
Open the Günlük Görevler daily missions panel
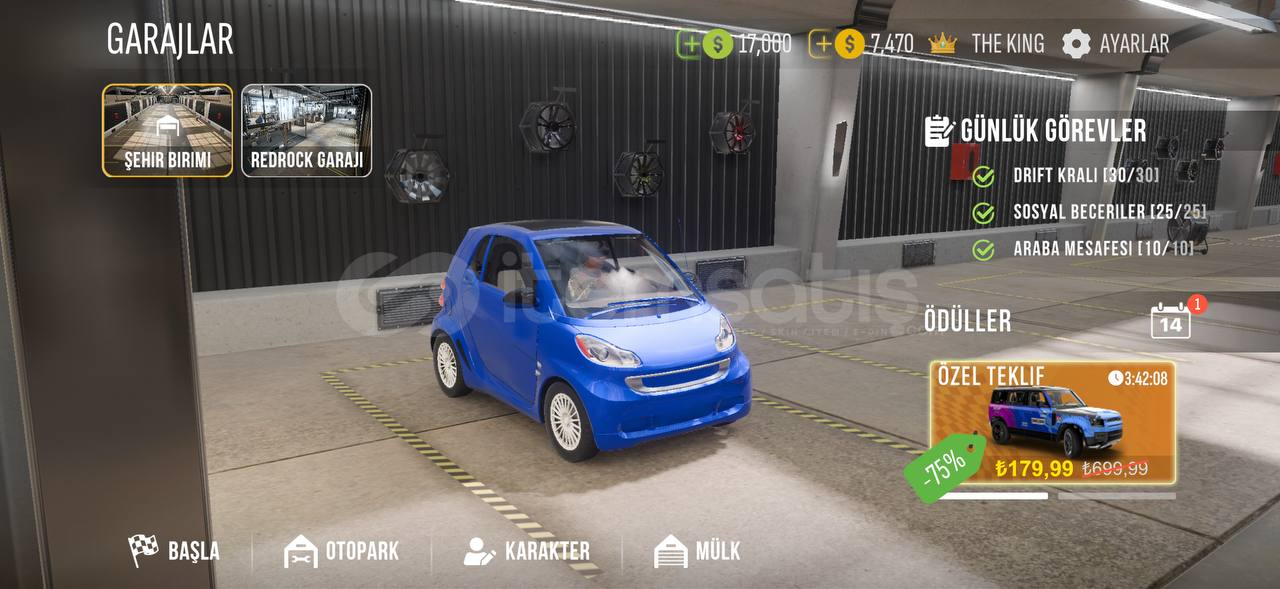(1036, 131)
